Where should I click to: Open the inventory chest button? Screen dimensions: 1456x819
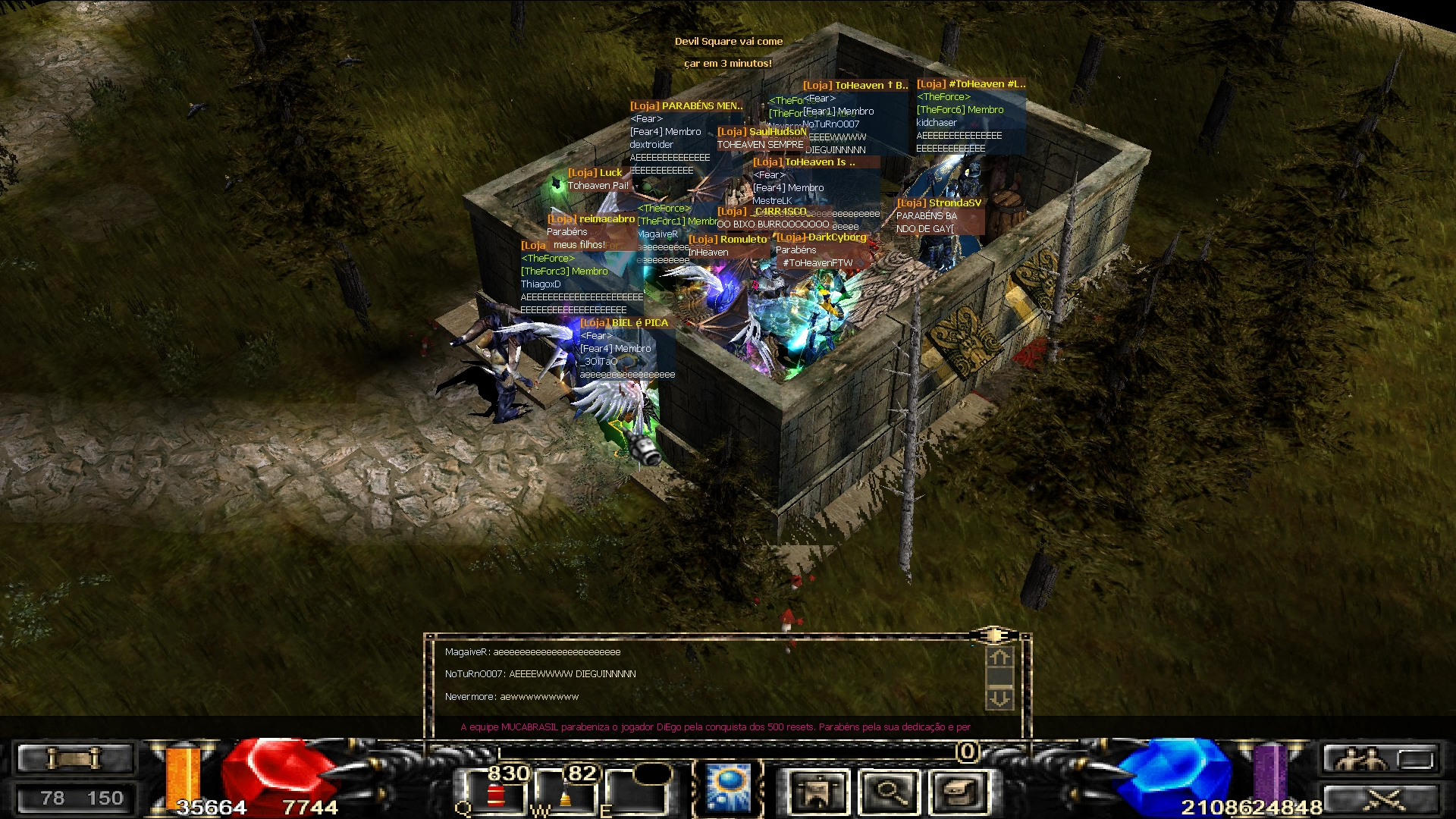pos(961,793)
